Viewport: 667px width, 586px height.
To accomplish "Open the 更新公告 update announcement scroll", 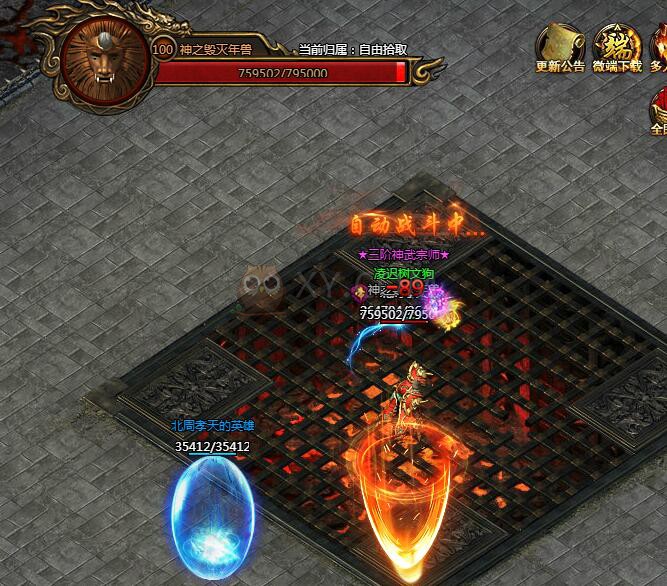I will pos(560,46).
